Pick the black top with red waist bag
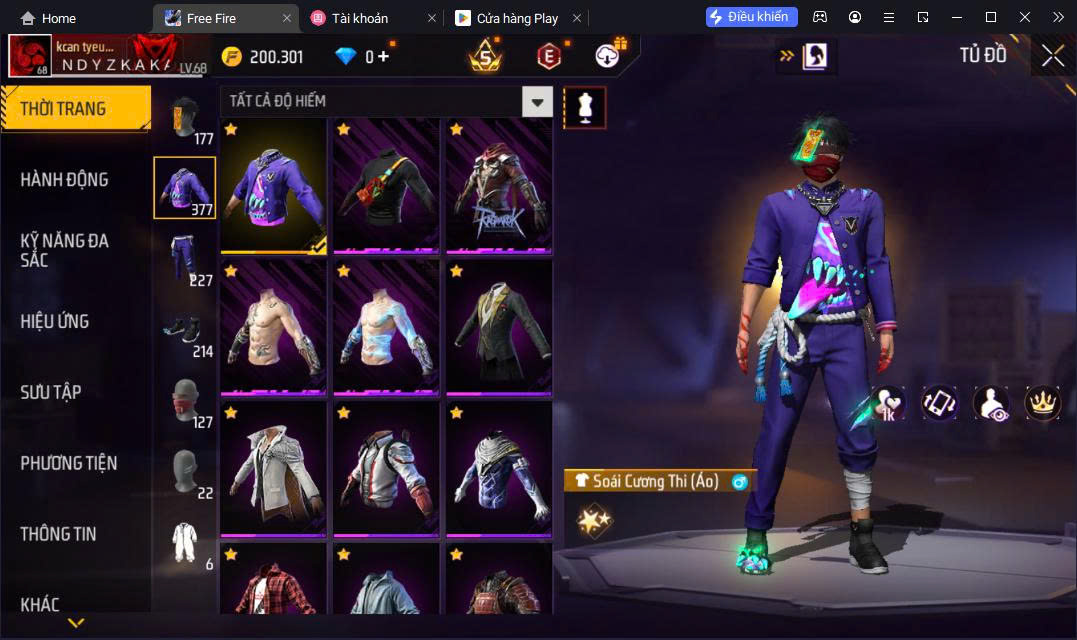The height and width of the screenshot is (640, 1077). pyautogui.click(x=386, y=186)
